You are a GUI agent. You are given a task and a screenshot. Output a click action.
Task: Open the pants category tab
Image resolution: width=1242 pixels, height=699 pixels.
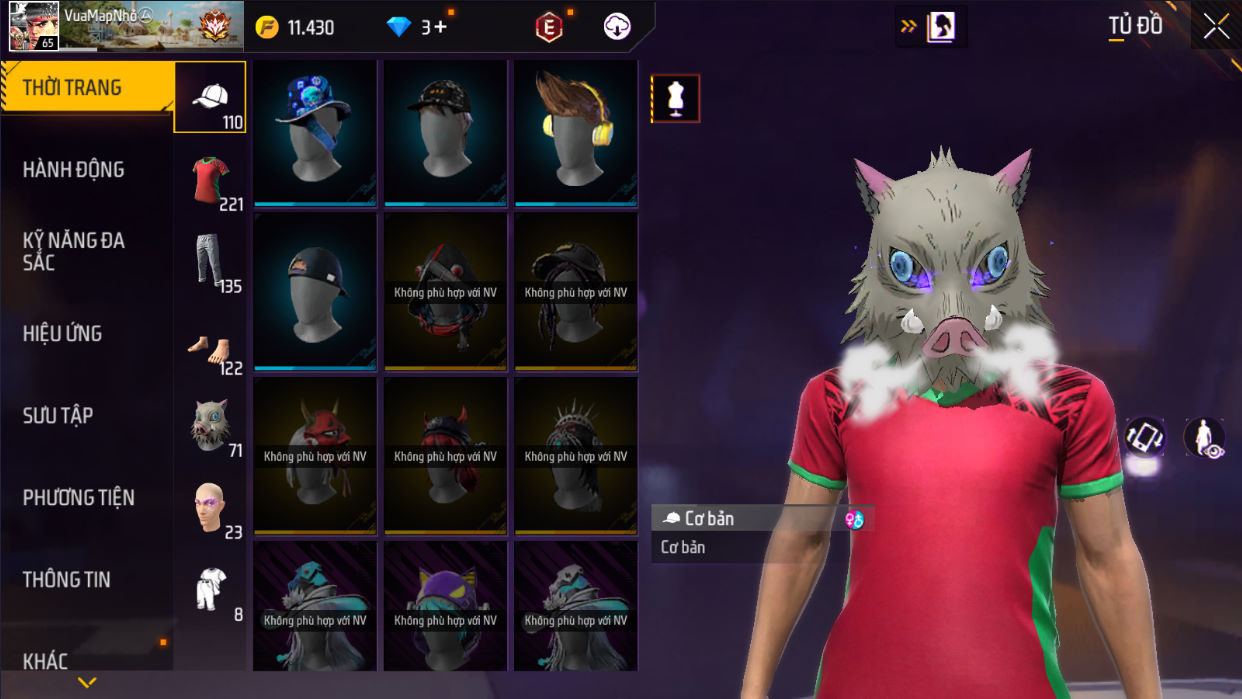point(210,263)
